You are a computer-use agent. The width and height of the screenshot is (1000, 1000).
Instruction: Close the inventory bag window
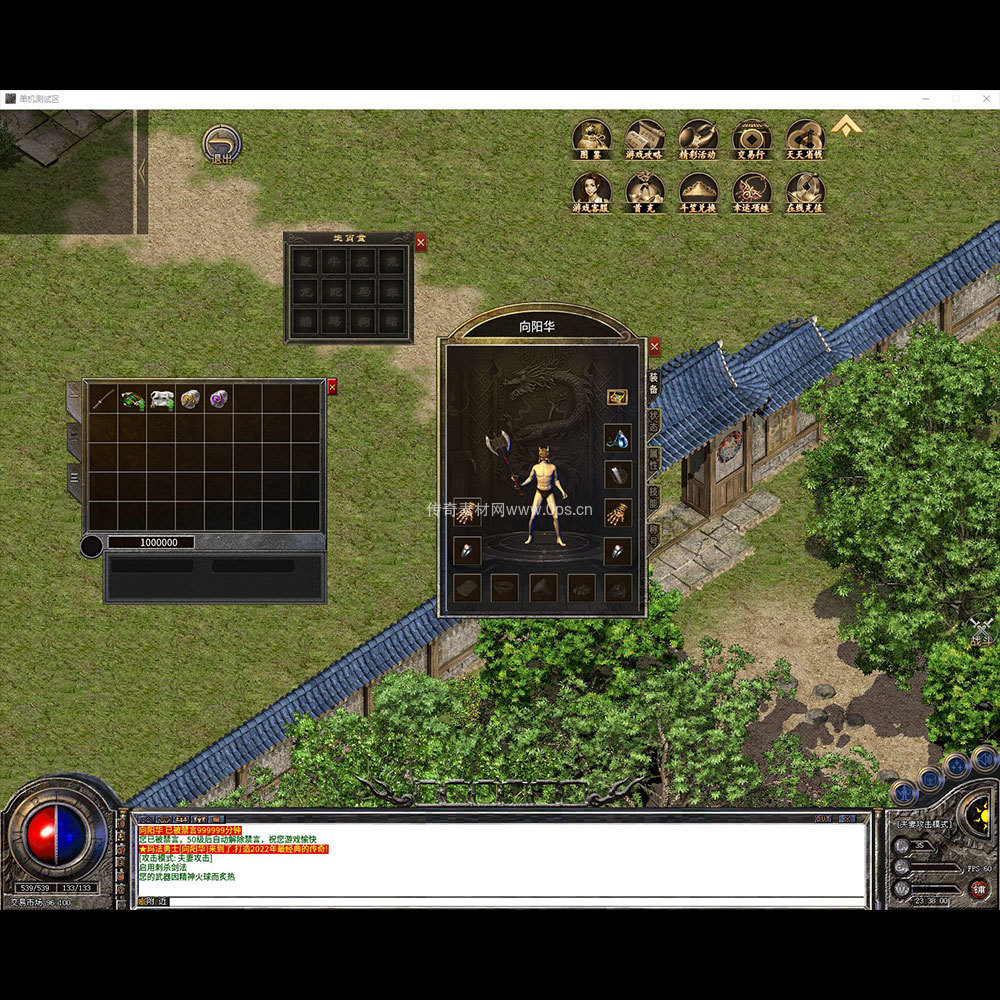(332, 387)
